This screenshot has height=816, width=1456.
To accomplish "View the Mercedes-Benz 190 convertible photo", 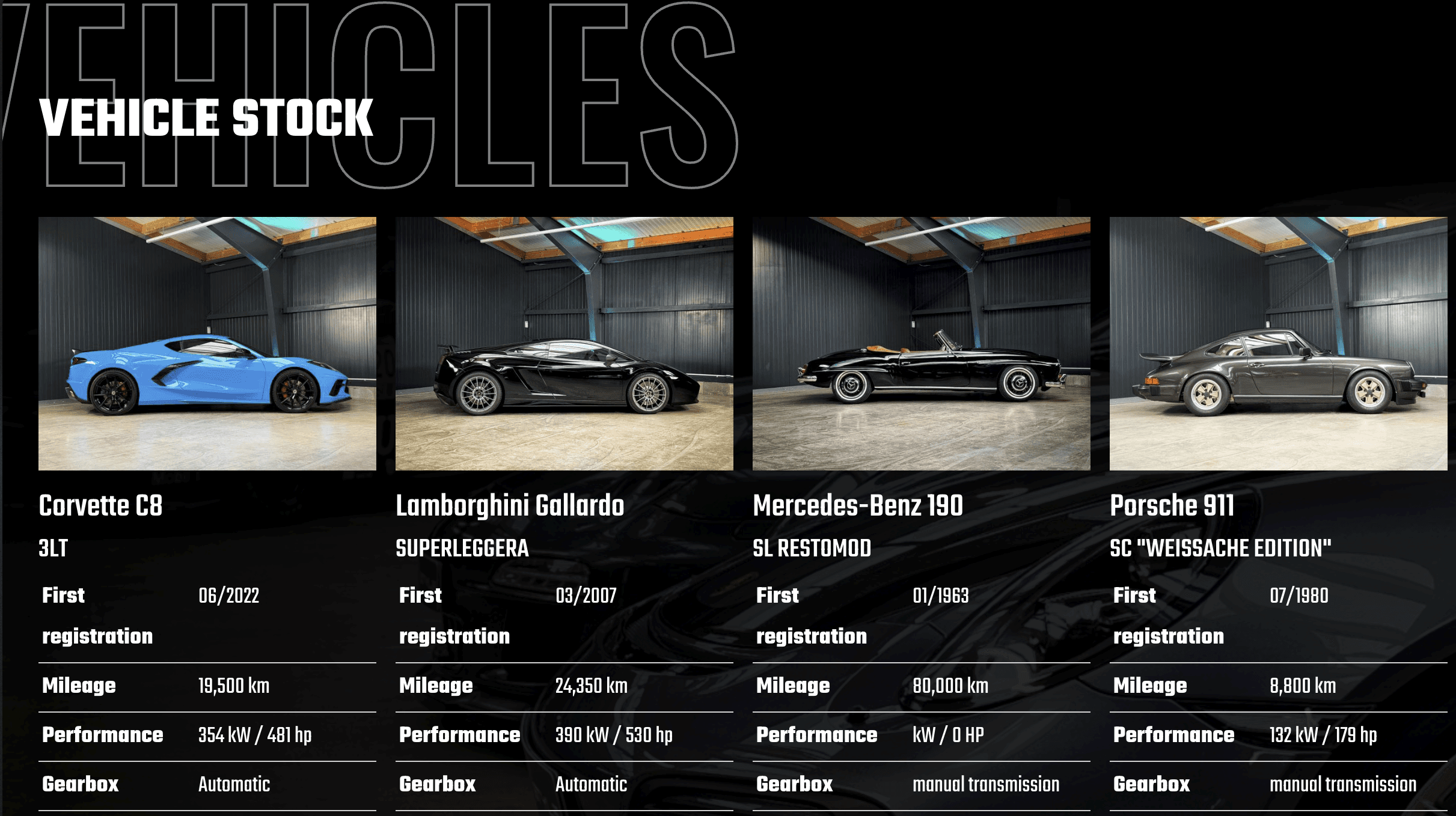I will coord(921,343).
